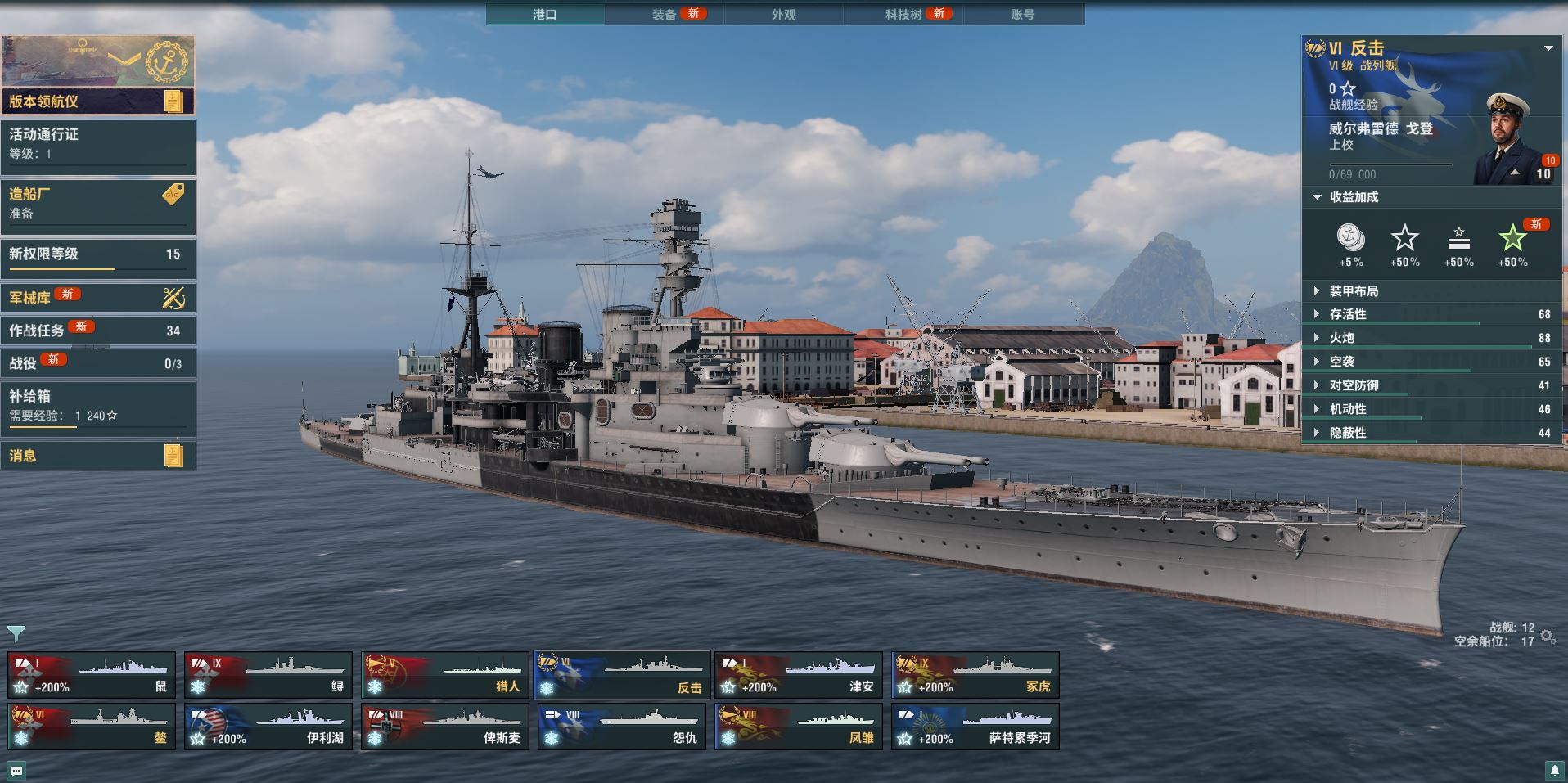Go to the 科技树 tab
The image size is (1568, 783).
click(903, 15)
